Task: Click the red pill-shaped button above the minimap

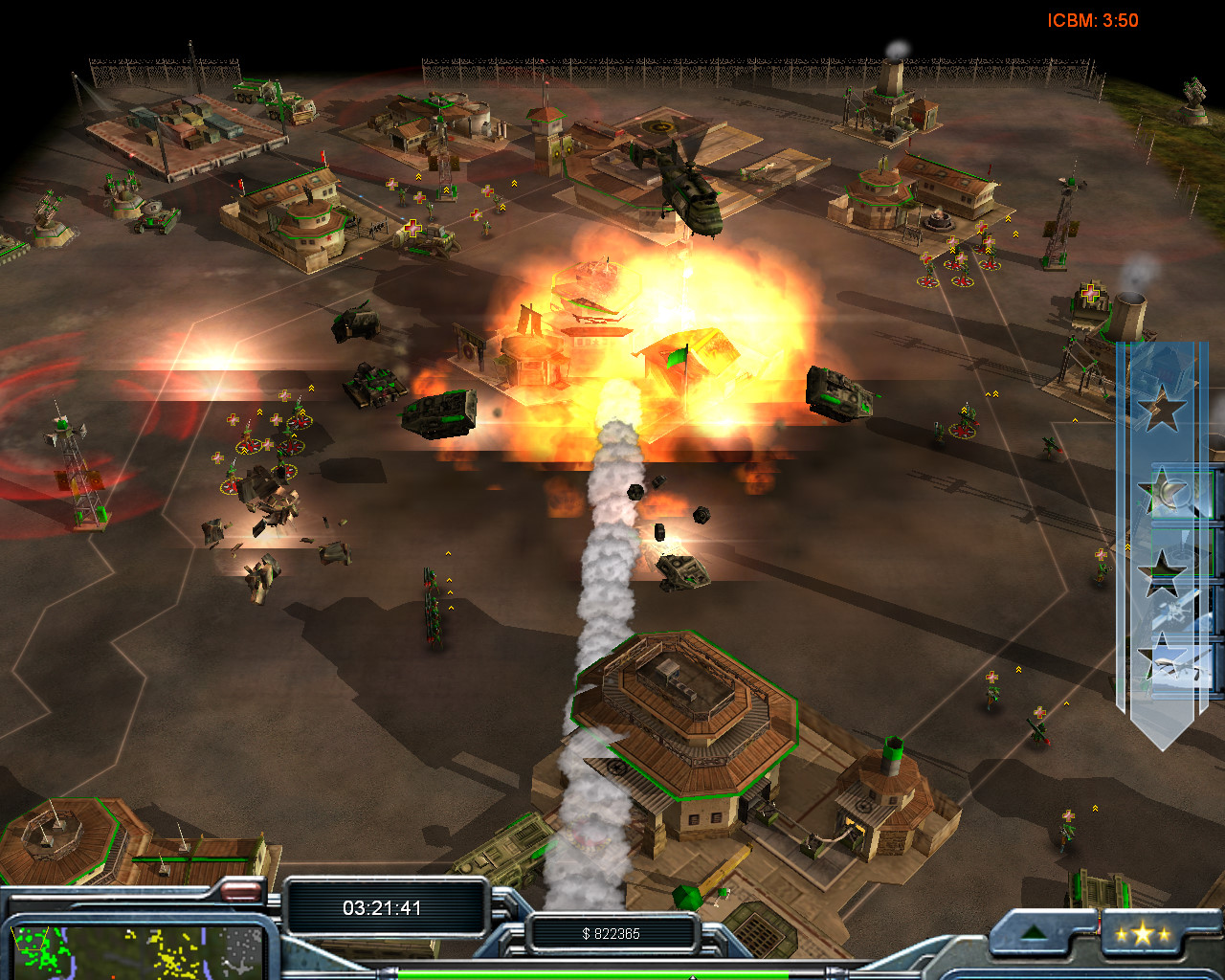Action: (x=241, y=892)
